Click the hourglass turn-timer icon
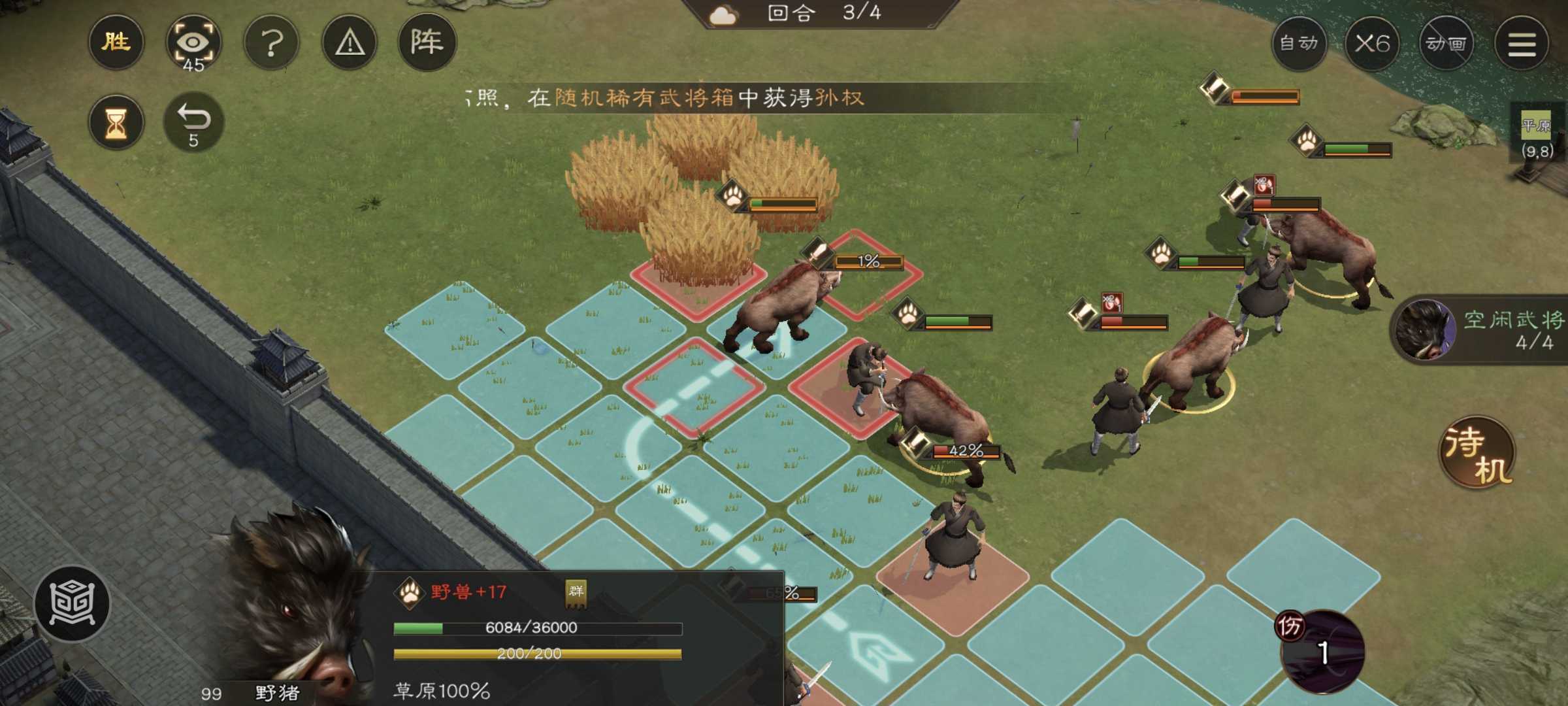The height and width of the screenshot is (706, 1568). tap(116, 122)
